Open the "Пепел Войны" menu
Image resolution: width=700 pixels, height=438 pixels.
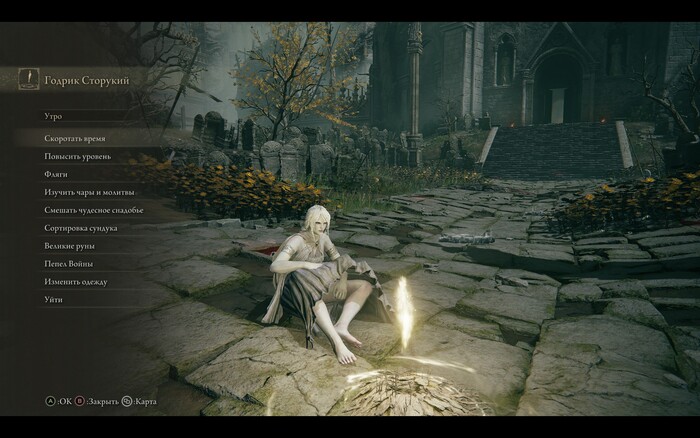pos(68,264)
